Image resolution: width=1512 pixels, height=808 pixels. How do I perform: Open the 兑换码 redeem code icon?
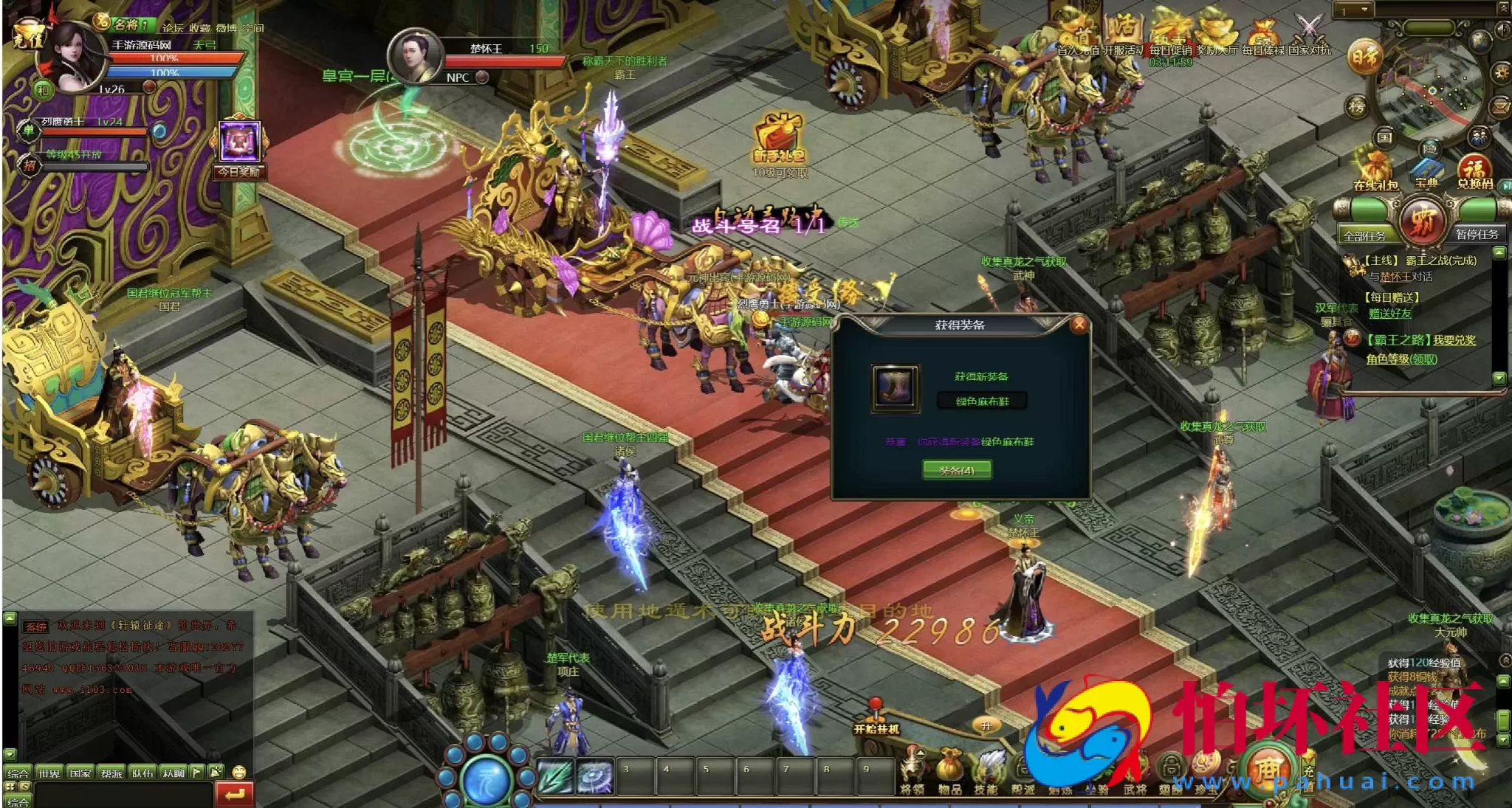(1474, 170)
